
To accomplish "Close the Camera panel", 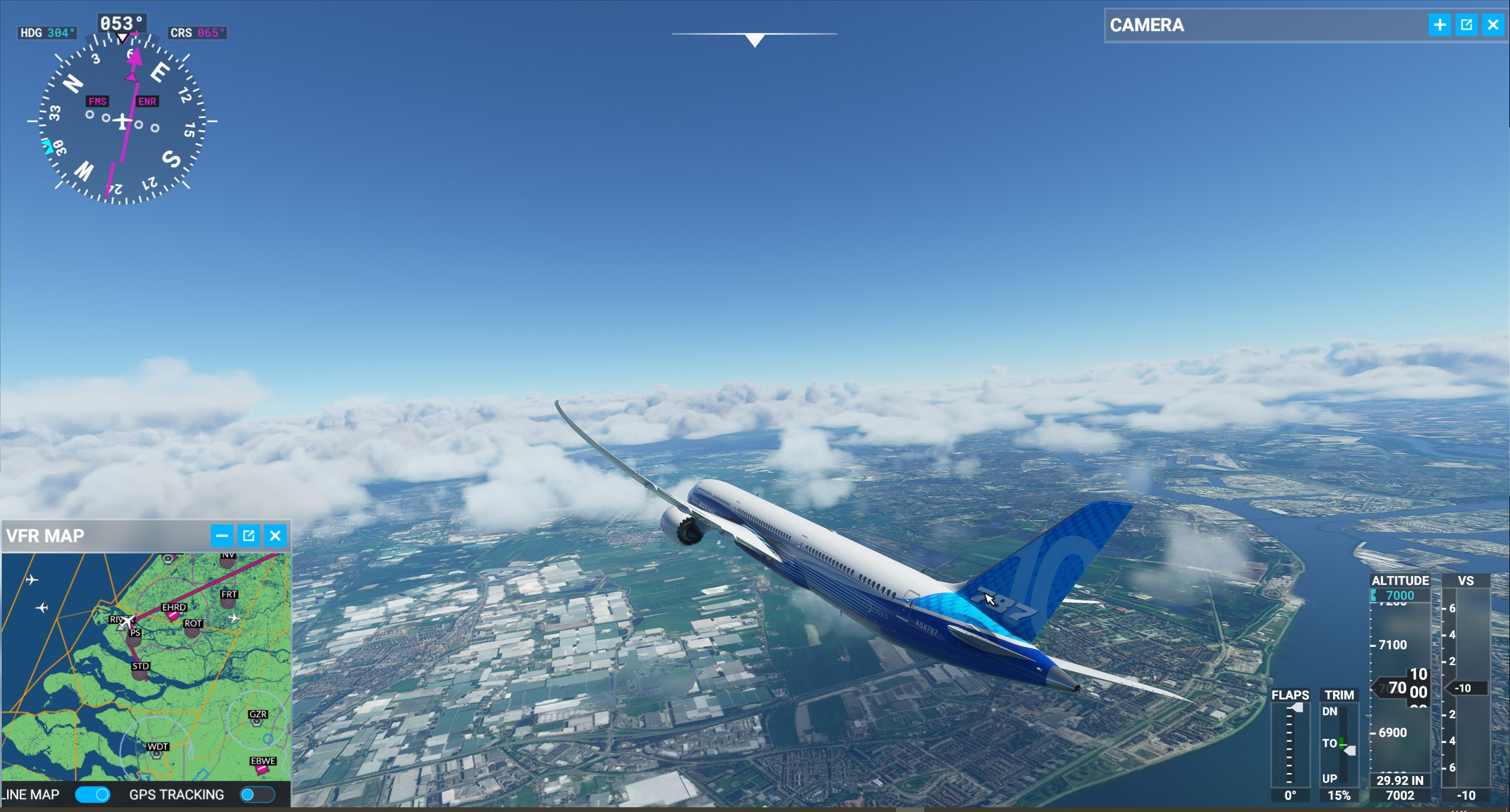I will pos(1493,25).
